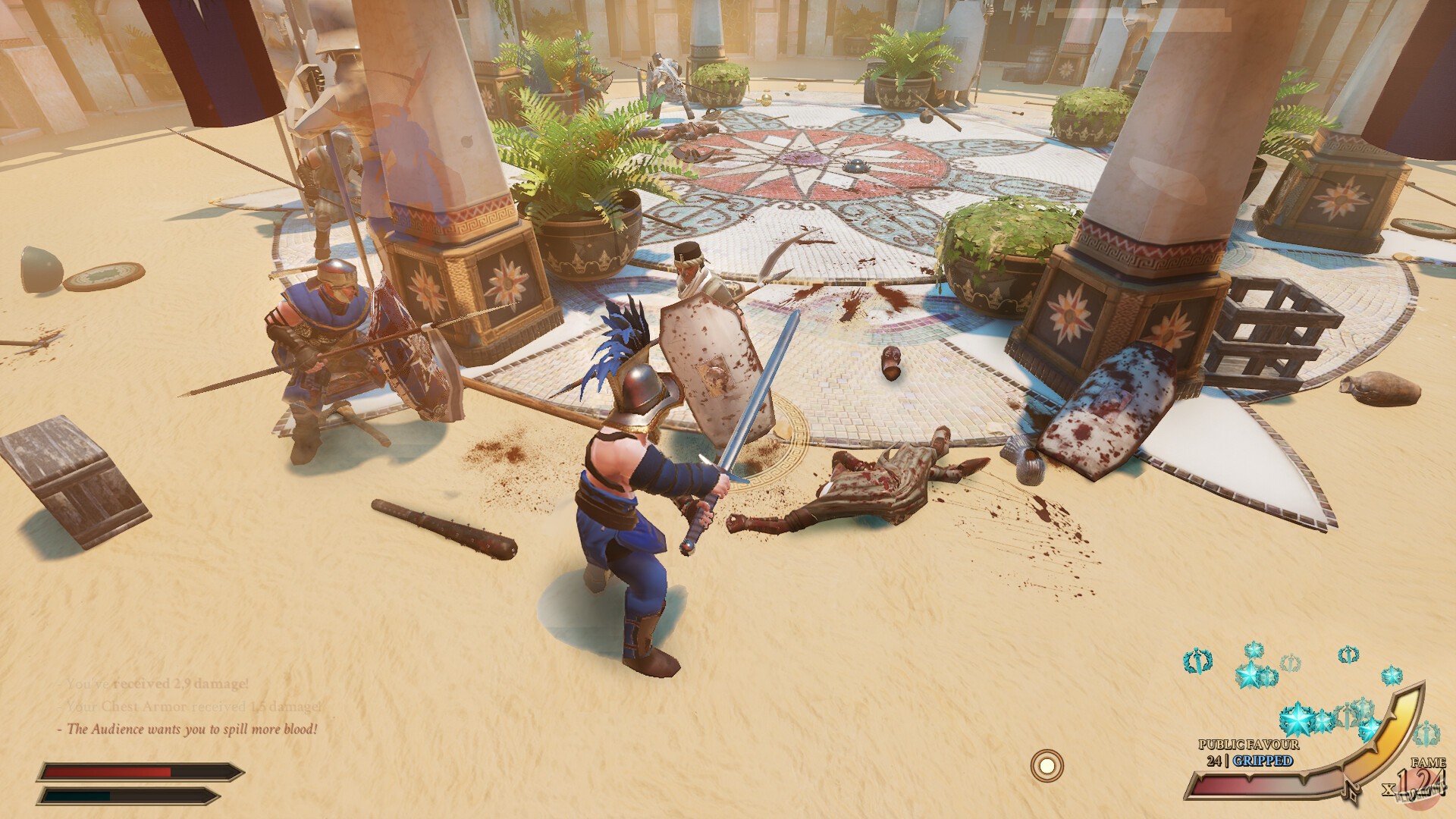
Task: Click the PUBLIC FAVOUR heading
Action: click(1249, 744)
